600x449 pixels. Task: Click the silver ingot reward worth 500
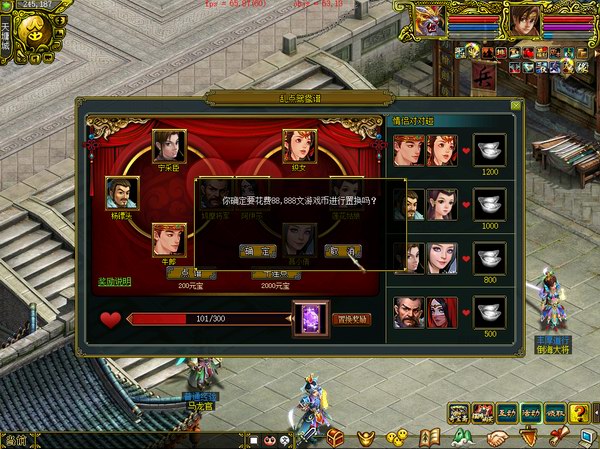coord(489,312)
